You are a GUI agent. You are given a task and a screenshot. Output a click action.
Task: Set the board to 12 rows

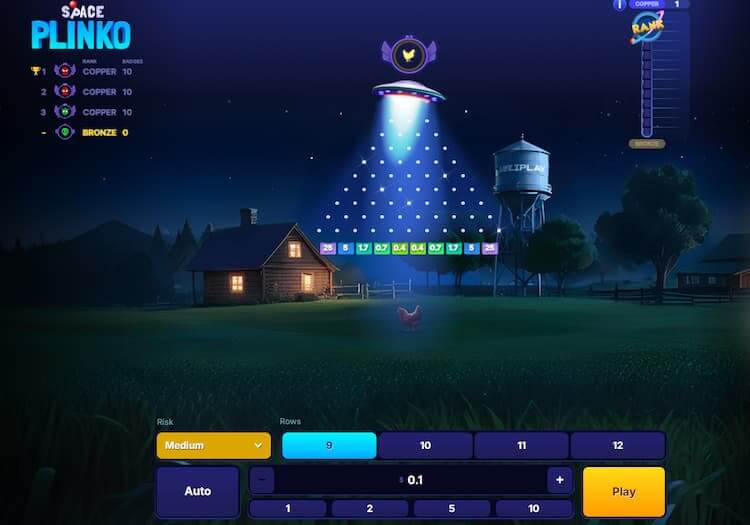tap(617, 445)
